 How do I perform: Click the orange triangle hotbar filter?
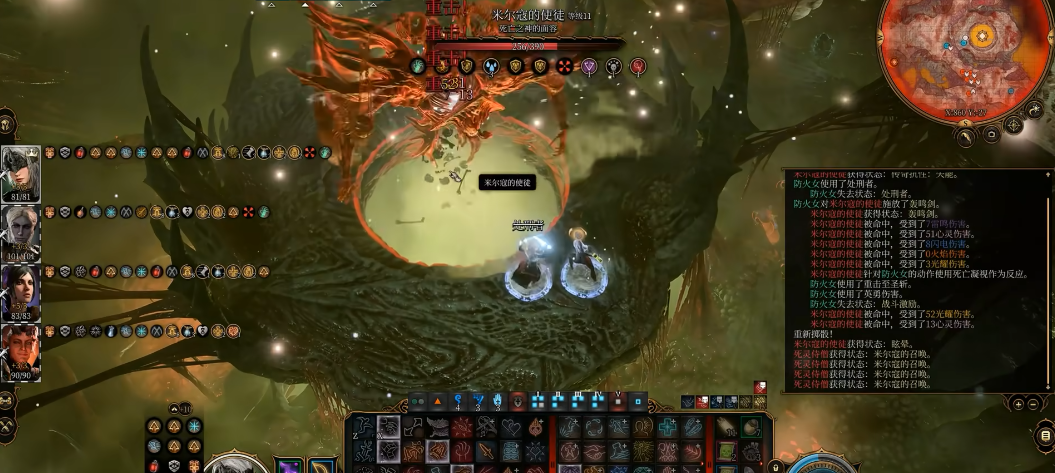click(x=437, y=401)
